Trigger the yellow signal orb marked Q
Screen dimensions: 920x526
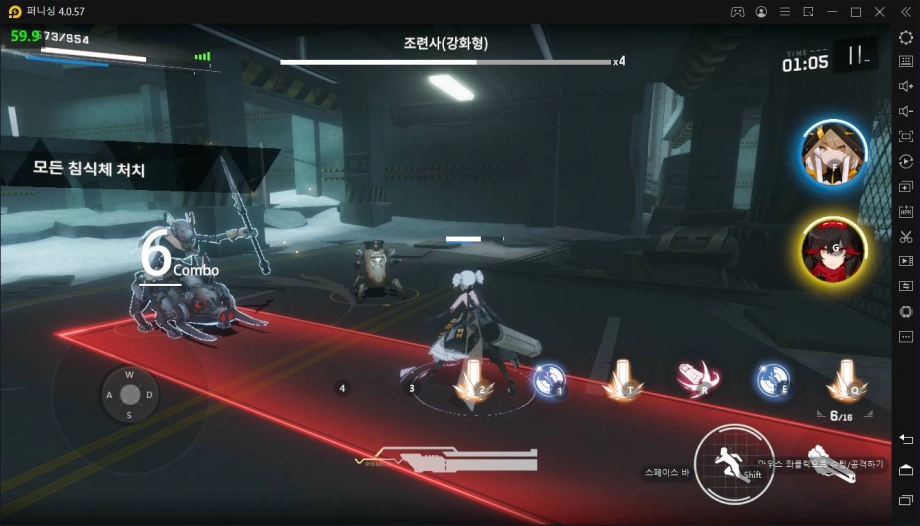coord(846,380)
